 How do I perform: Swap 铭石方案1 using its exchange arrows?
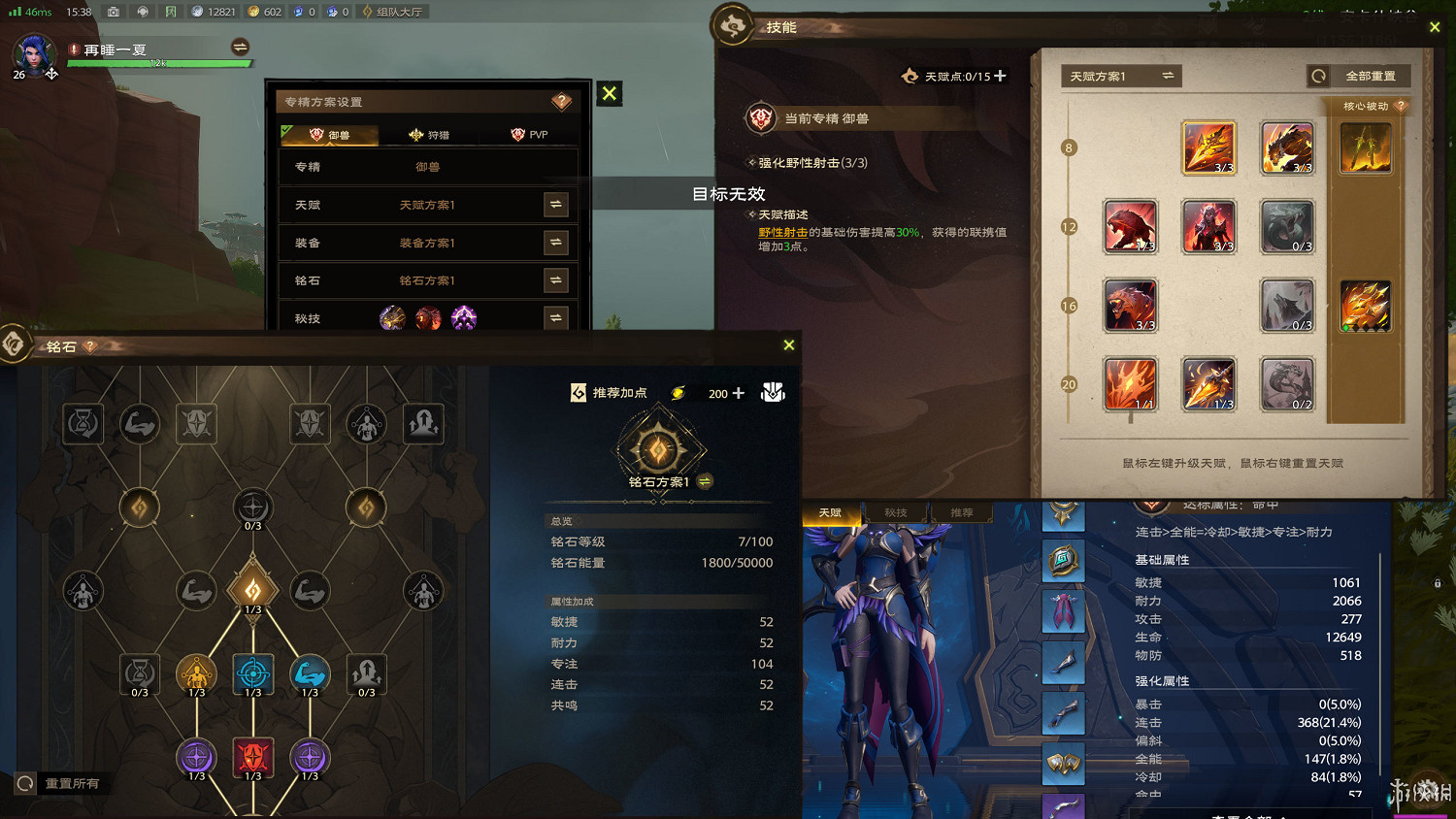555,280
